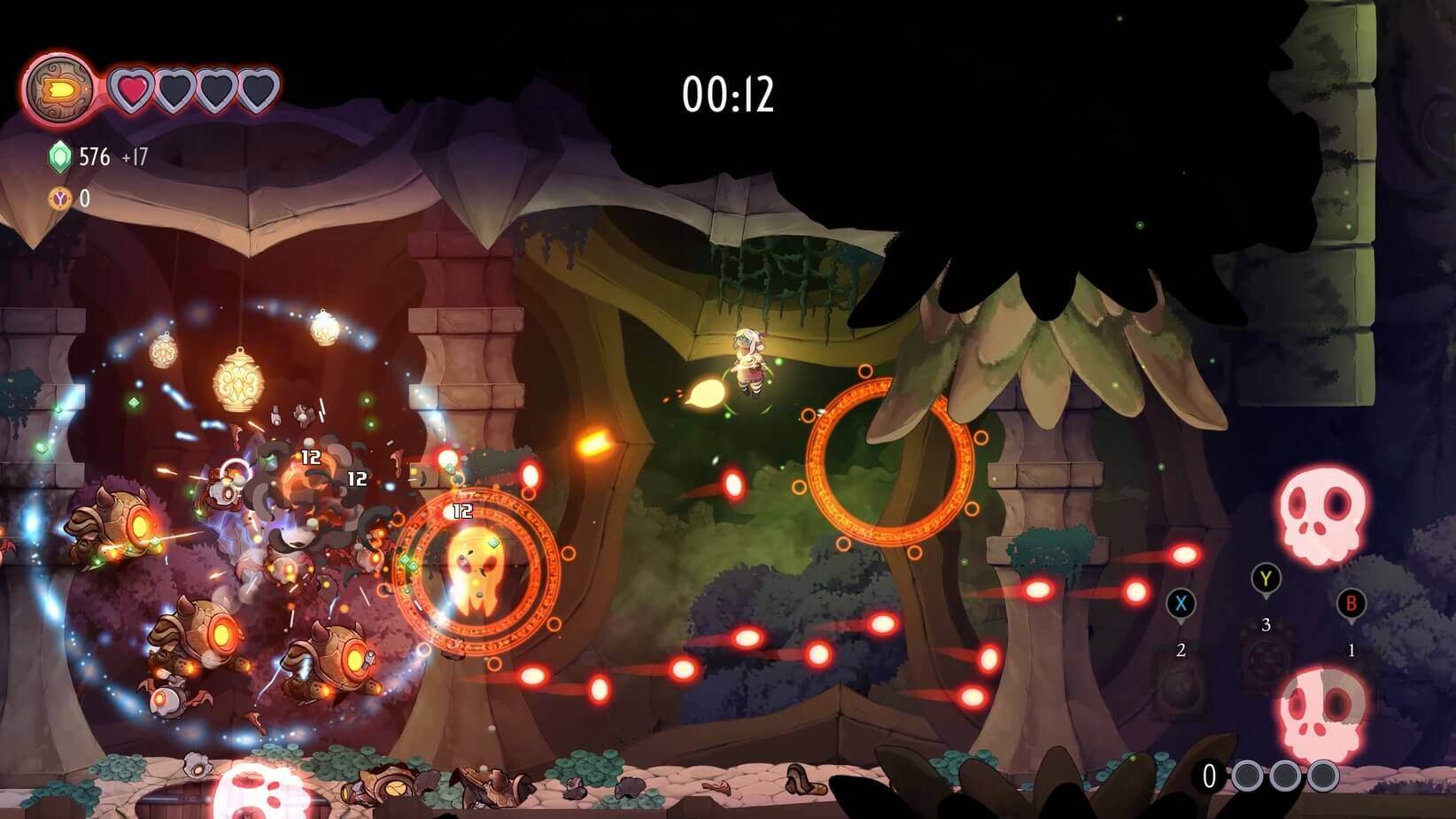This screenshot has height=819, width=1456.
Task: Click the golden bullet weapon emblem
Action: 59,89
